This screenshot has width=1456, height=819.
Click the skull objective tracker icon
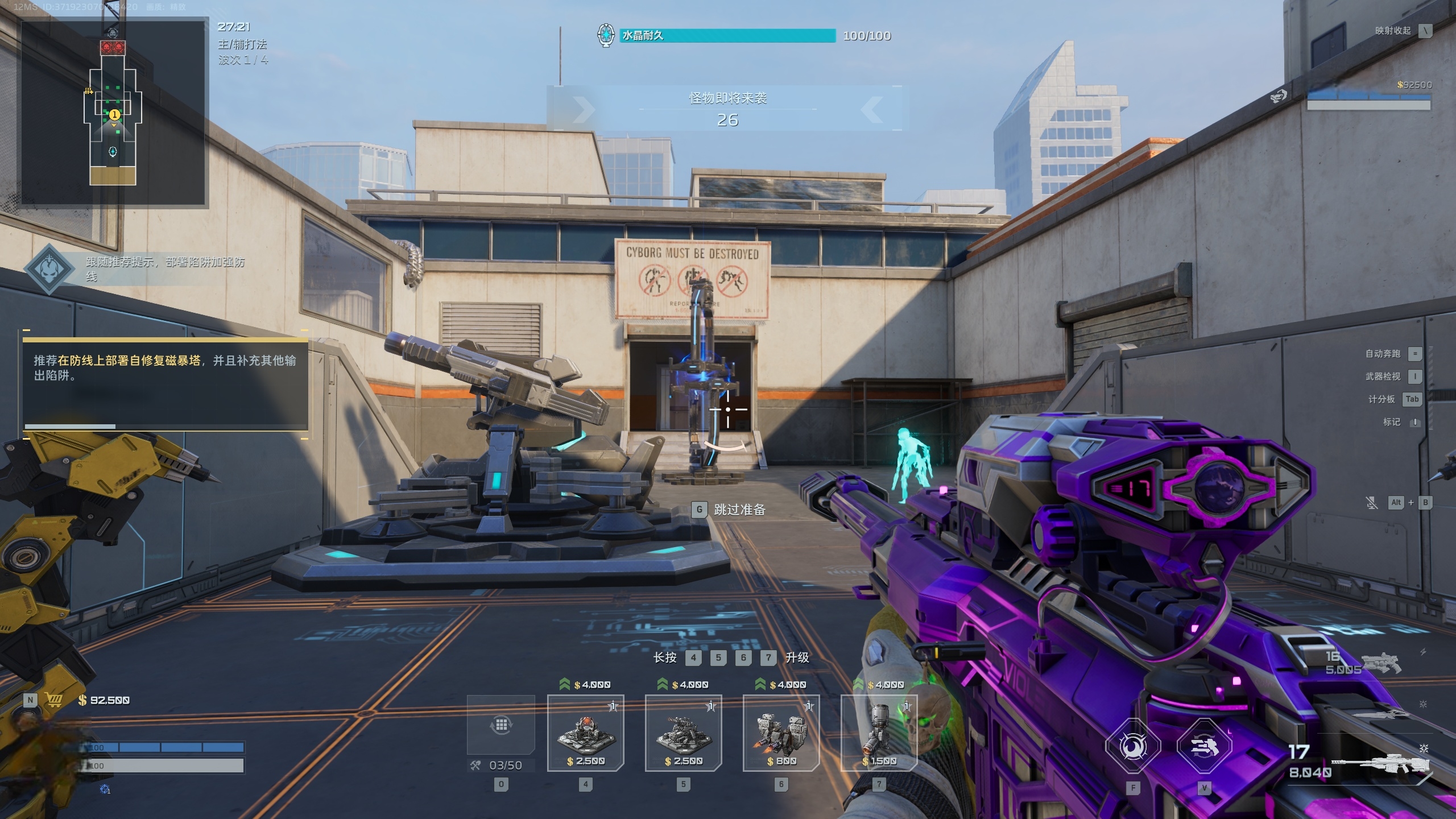click(x=50, y=269)
